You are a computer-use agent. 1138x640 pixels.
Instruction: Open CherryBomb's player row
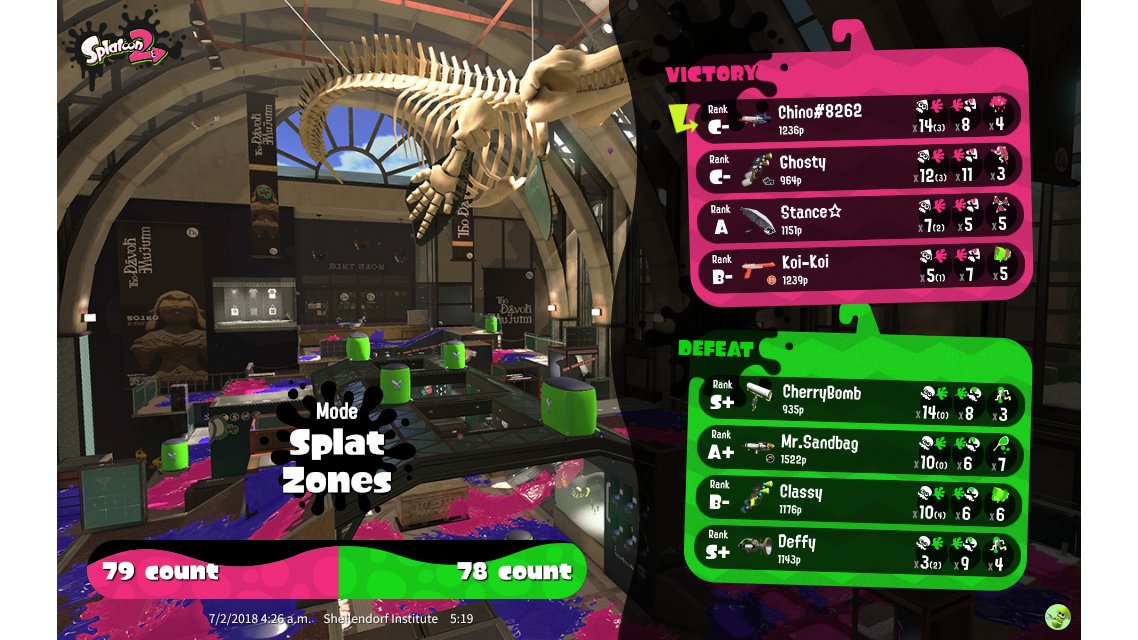860,400
